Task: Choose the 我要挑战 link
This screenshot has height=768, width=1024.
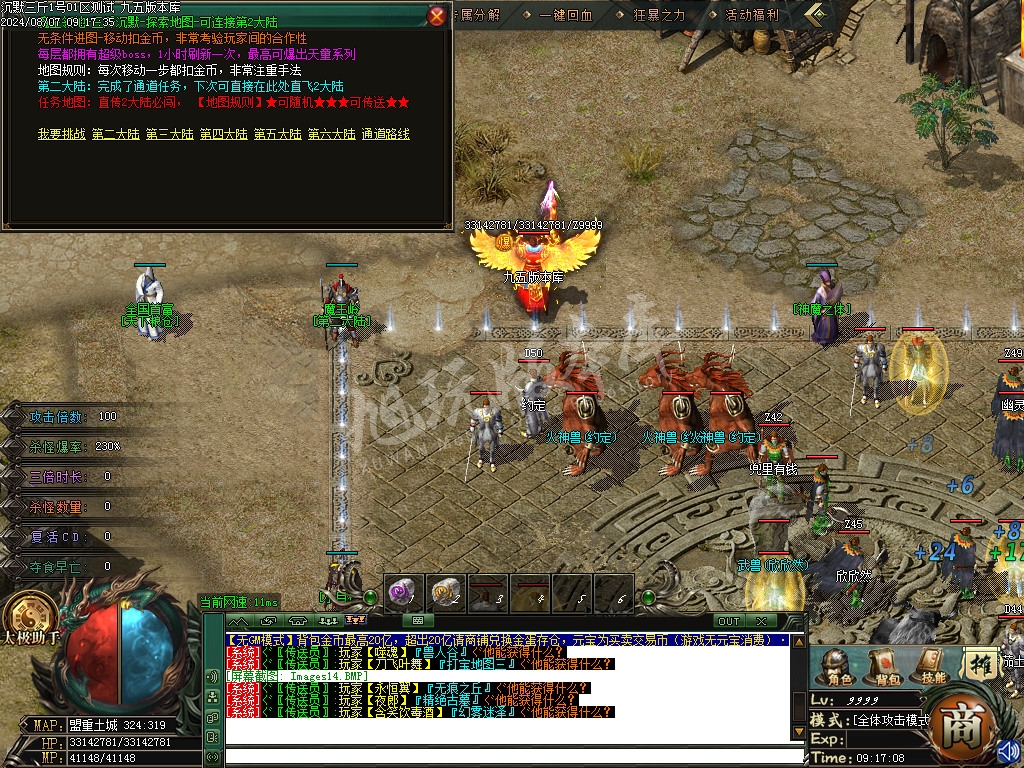Action: tap(61, 134)
